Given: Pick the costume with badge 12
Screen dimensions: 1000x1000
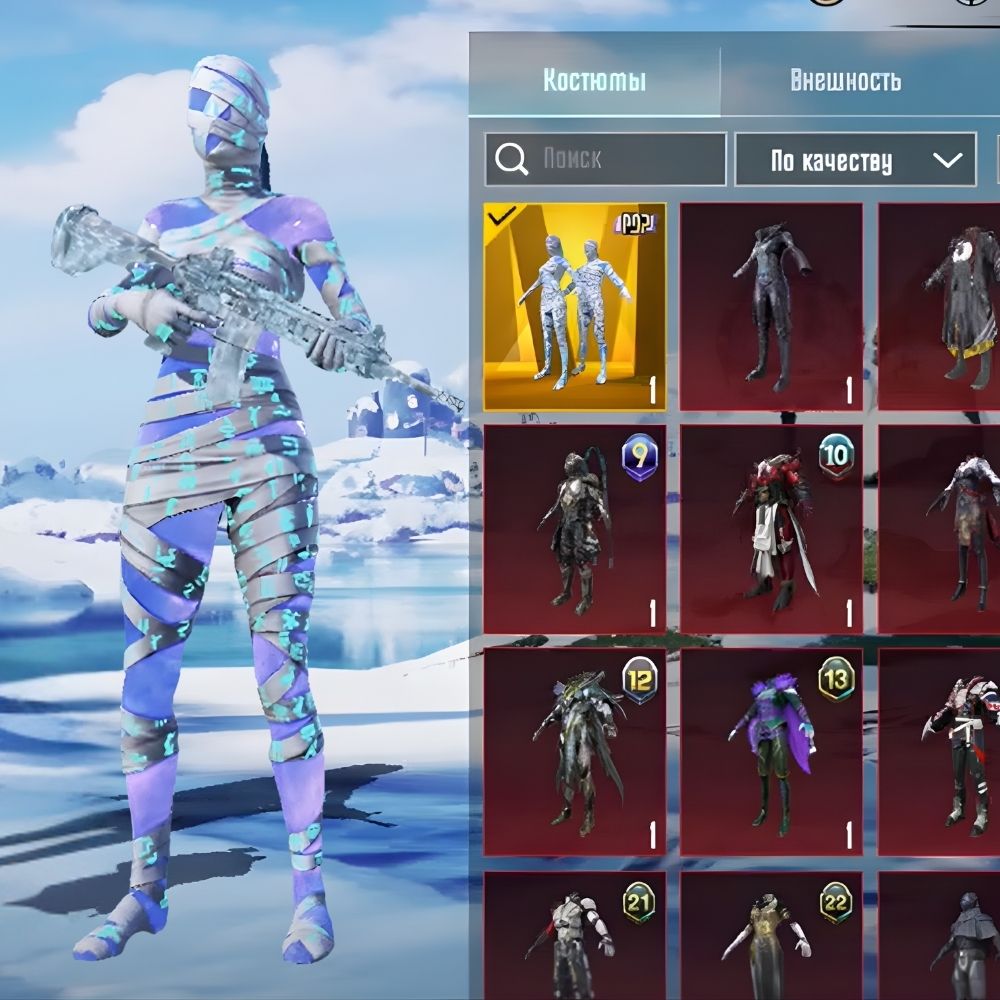Looking at the screenshot, I should [575, 752].
